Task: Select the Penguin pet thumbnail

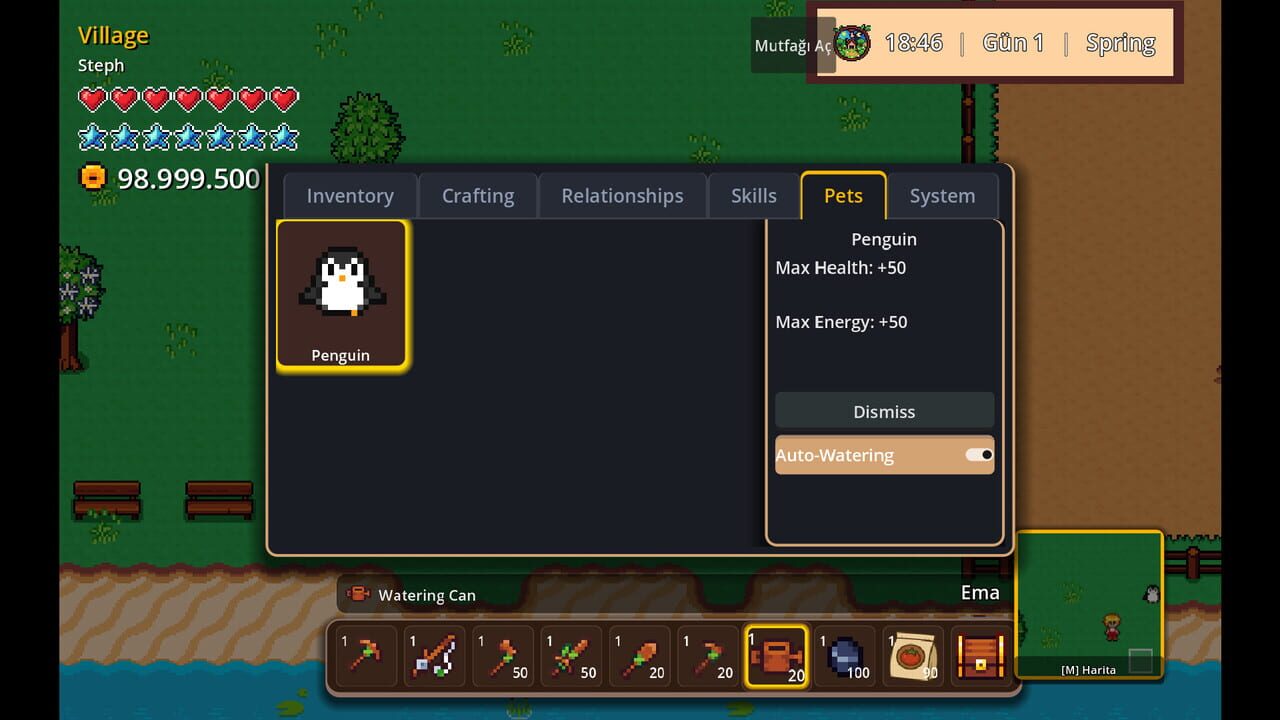Action: 342,291
